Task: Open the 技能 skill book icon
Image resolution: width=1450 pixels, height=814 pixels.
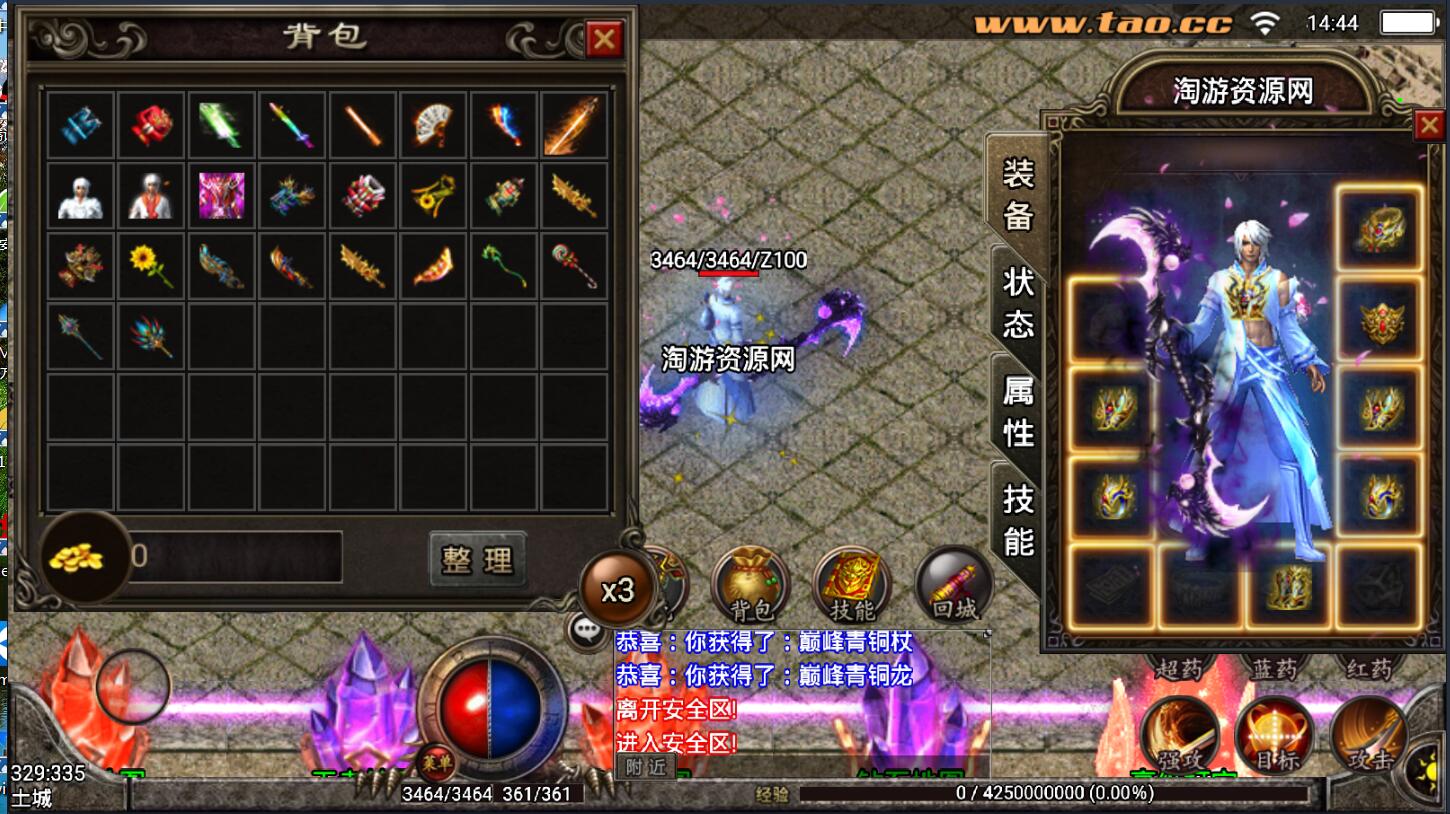Action: (852, 585)
